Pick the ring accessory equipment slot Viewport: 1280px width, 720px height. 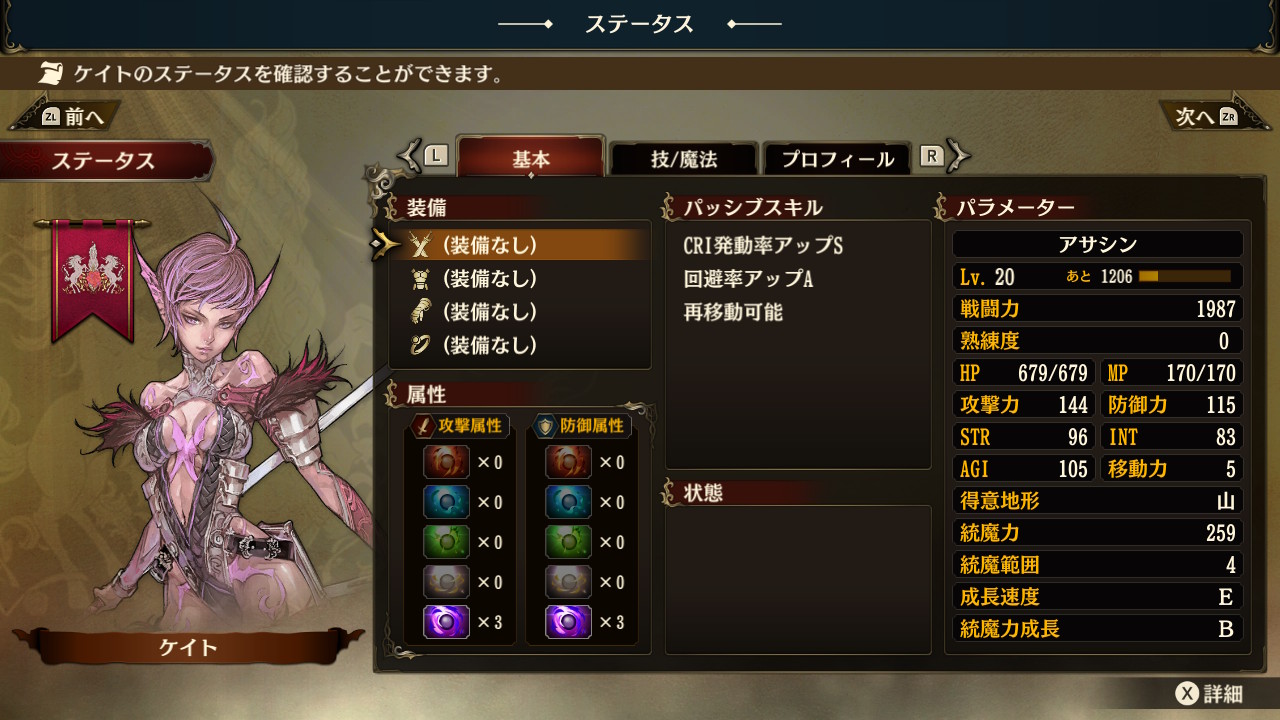520,346
